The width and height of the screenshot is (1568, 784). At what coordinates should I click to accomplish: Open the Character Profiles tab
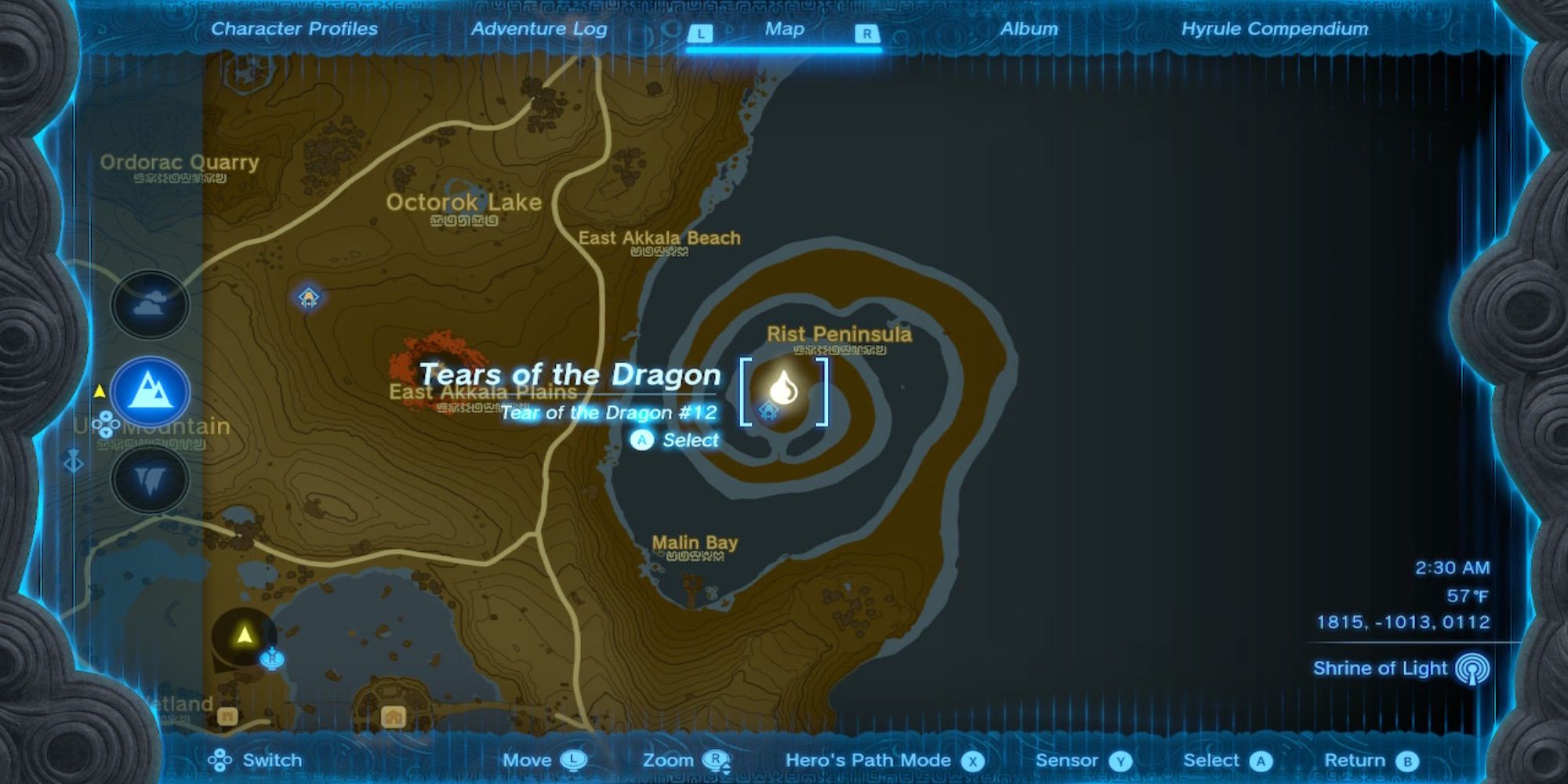pyautogui.click(x=294, y=29)
